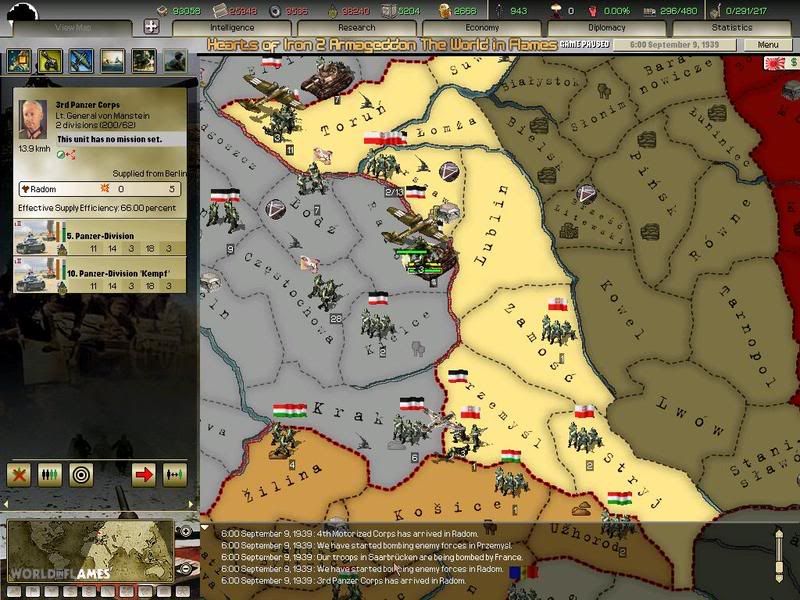Show the Statistics tab
Screen dimensions: 800x600
pyautogui.click(x=732, y=28)
